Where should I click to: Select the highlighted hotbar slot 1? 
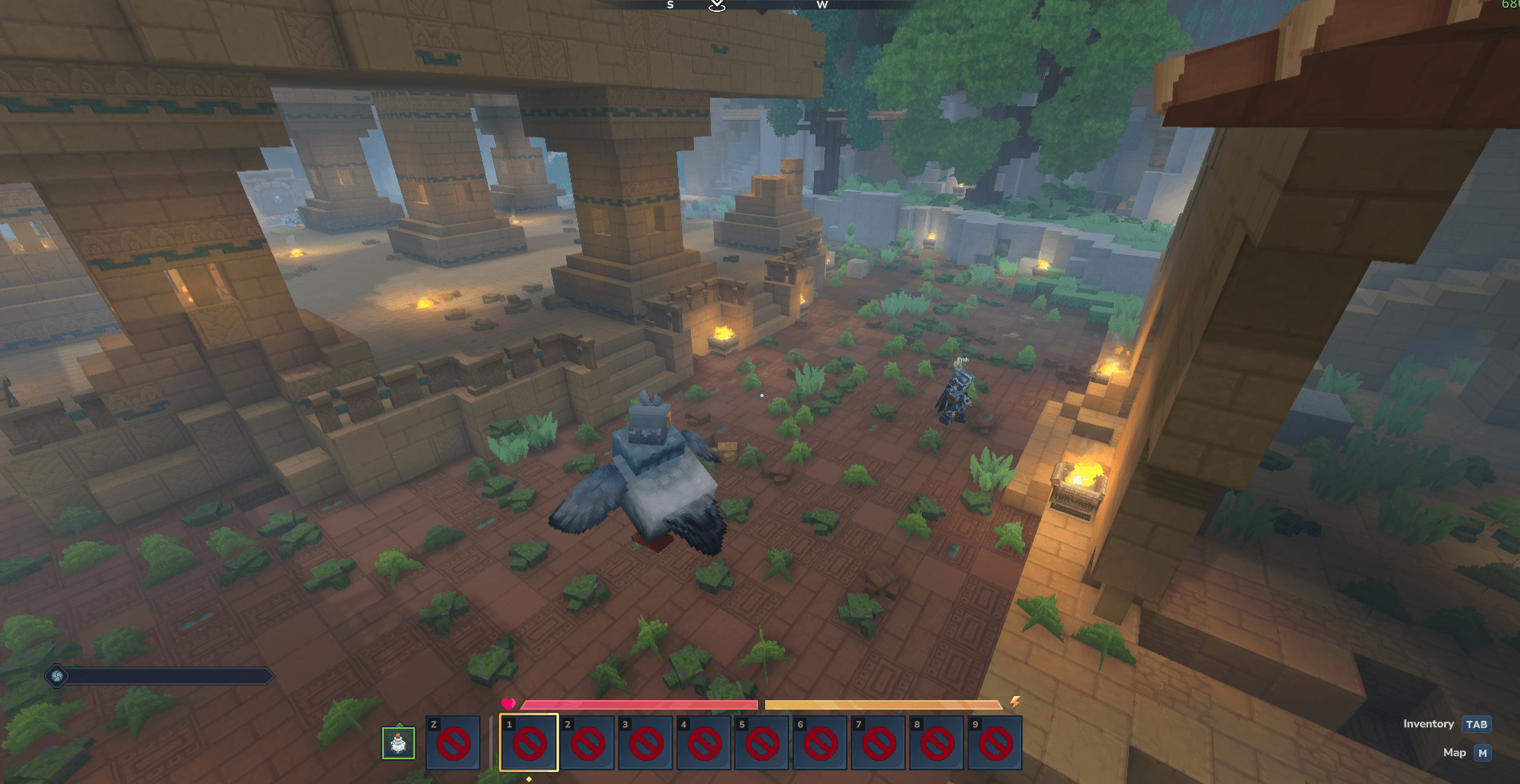coord(529,743)
